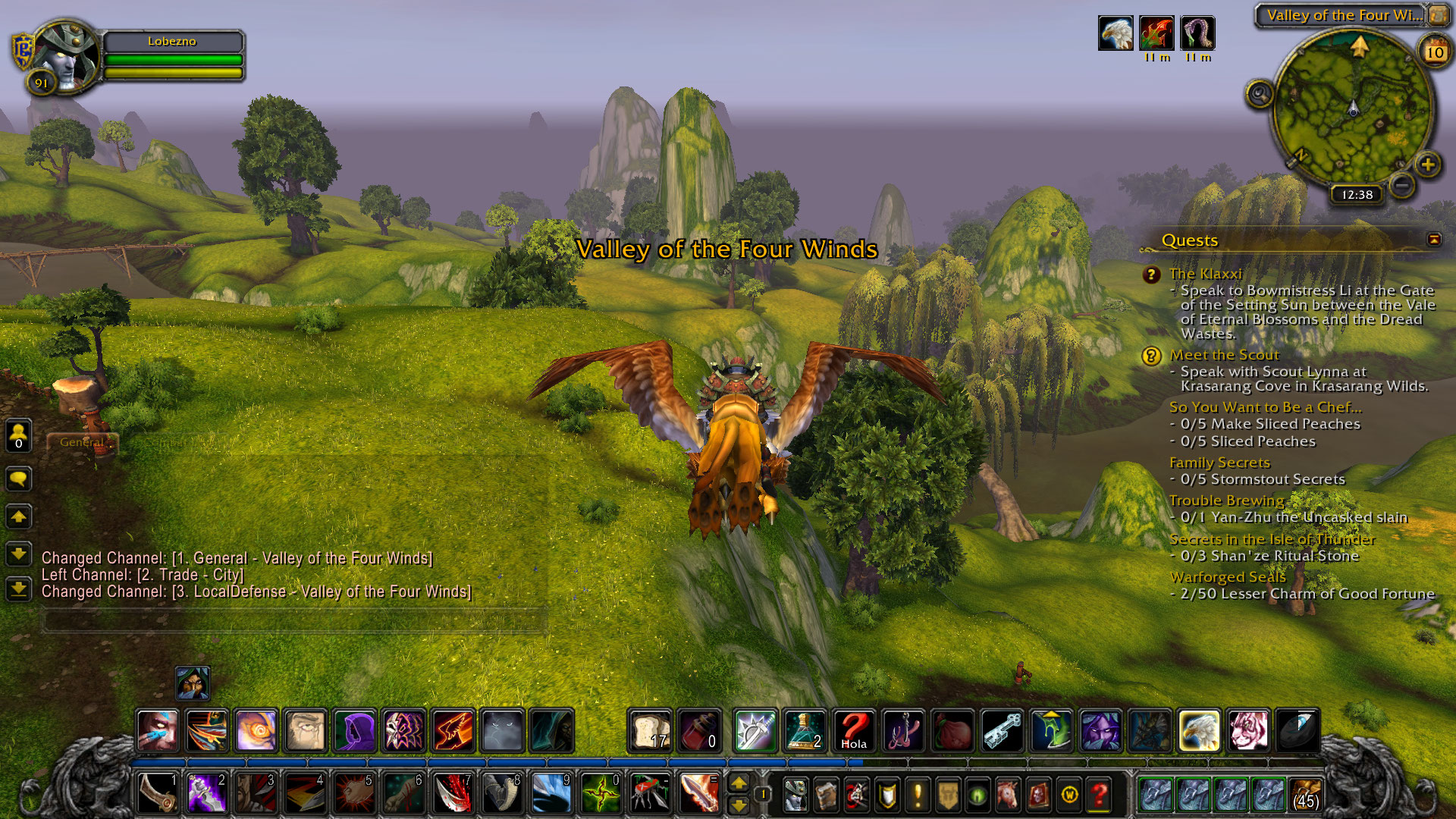Zoom out on the minimap
This screenshot has width=1456, height=819.
click(x=1402, y=184)
